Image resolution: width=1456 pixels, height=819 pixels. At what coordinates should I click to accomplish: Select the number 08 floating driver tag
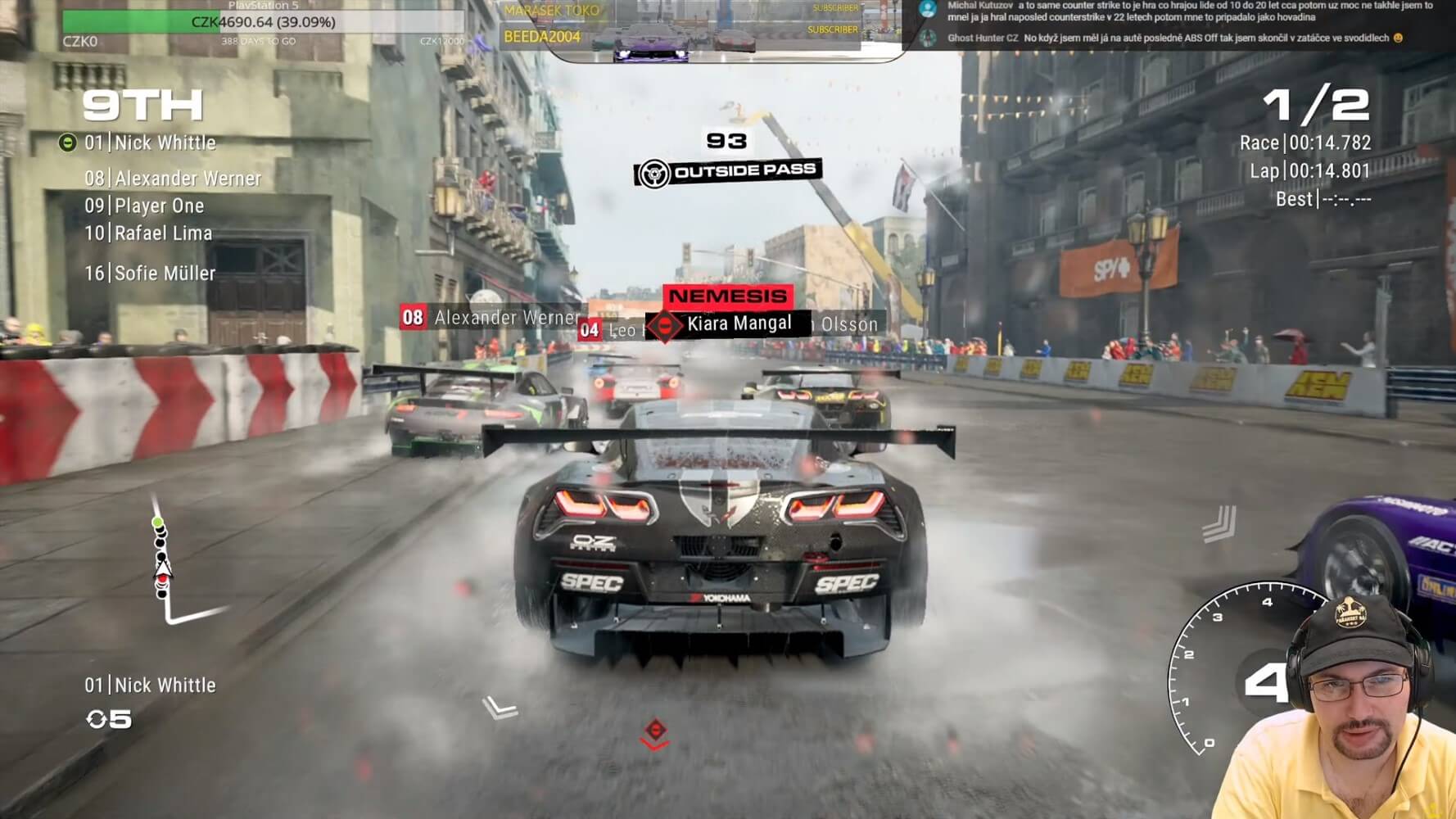413,318
